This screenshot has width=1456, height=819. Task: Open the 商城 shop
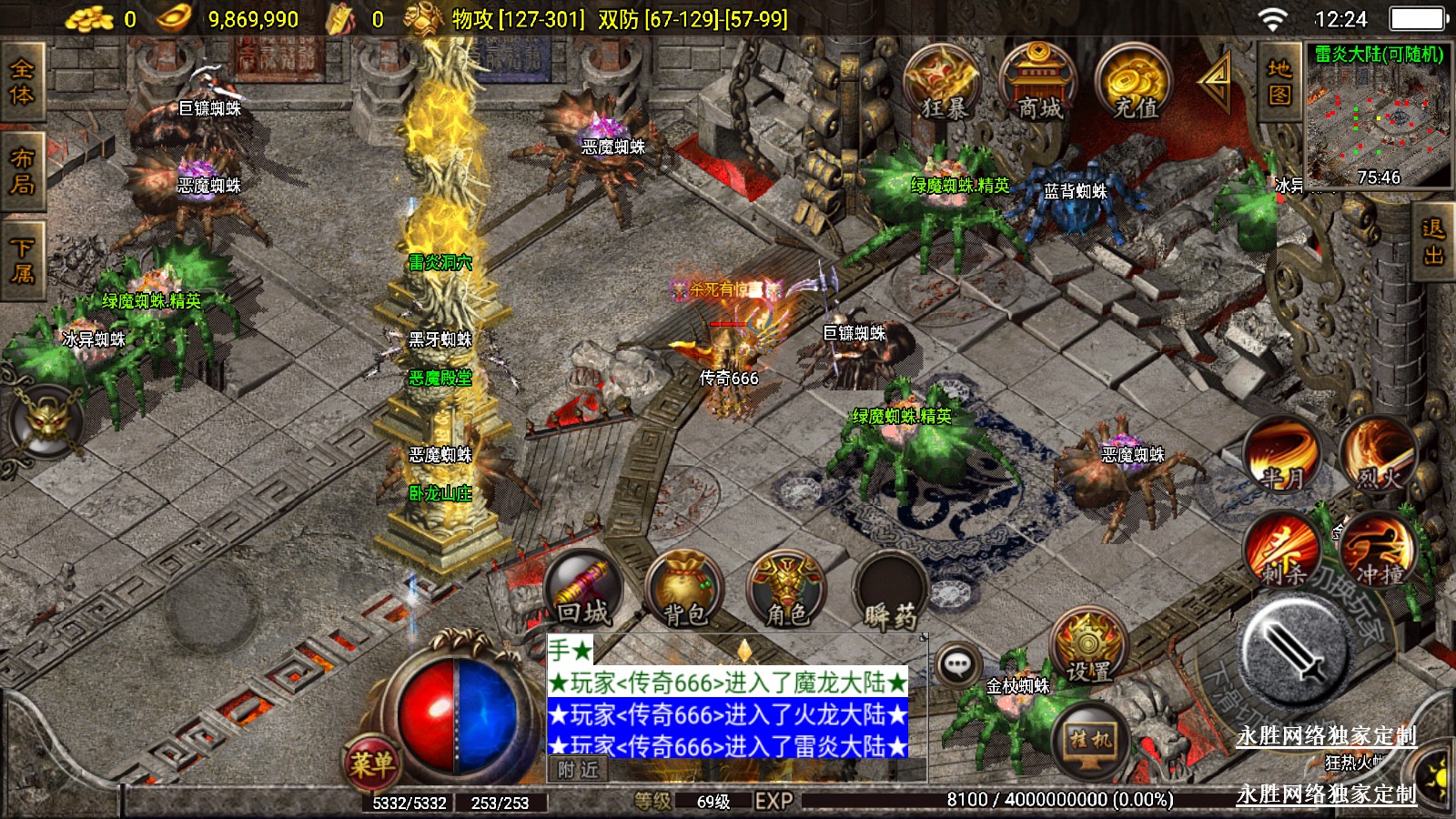coord(1038,84)
